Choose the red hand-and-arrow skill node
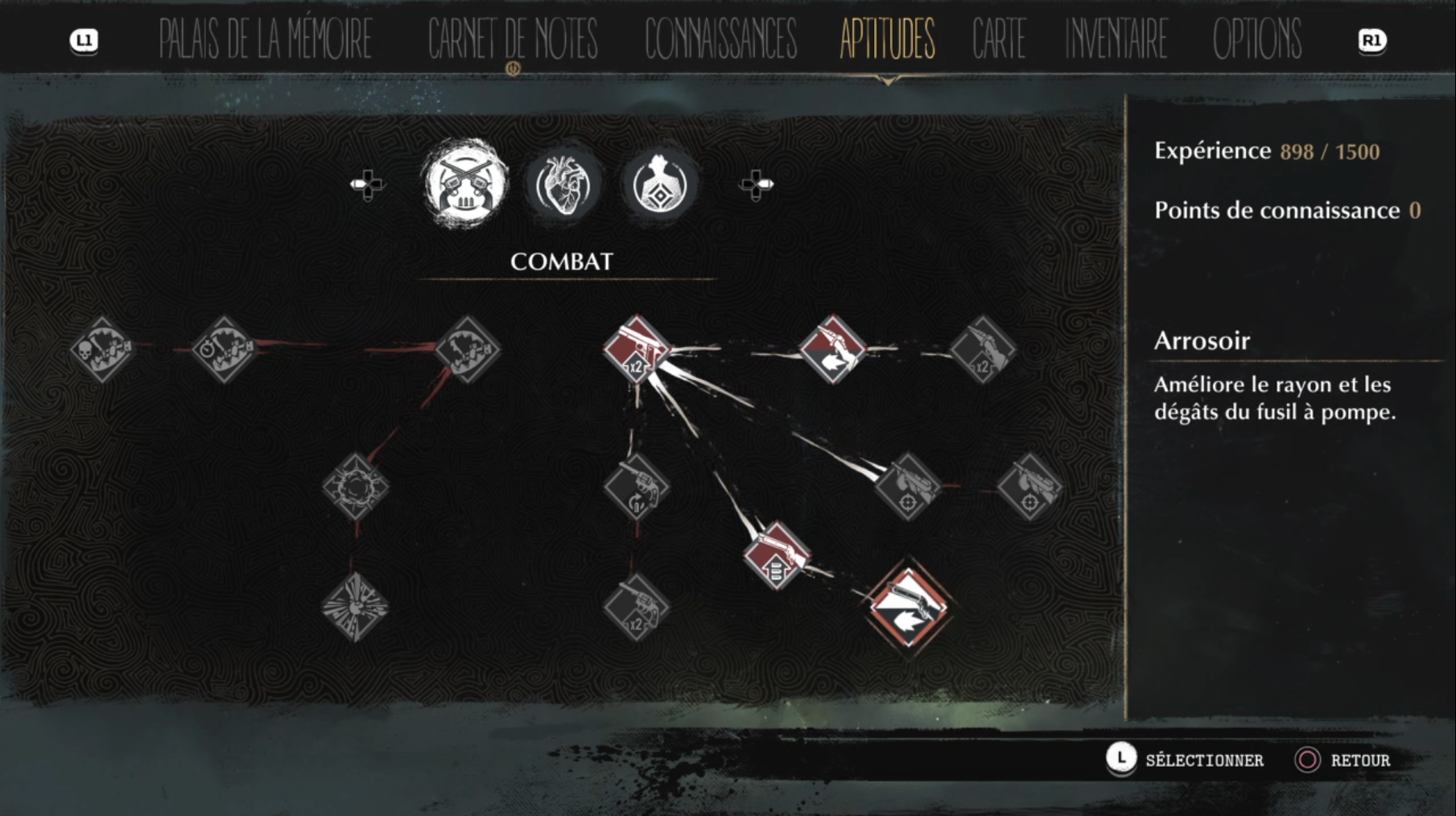Screen dimensions: 1456x816 (832, 349)
